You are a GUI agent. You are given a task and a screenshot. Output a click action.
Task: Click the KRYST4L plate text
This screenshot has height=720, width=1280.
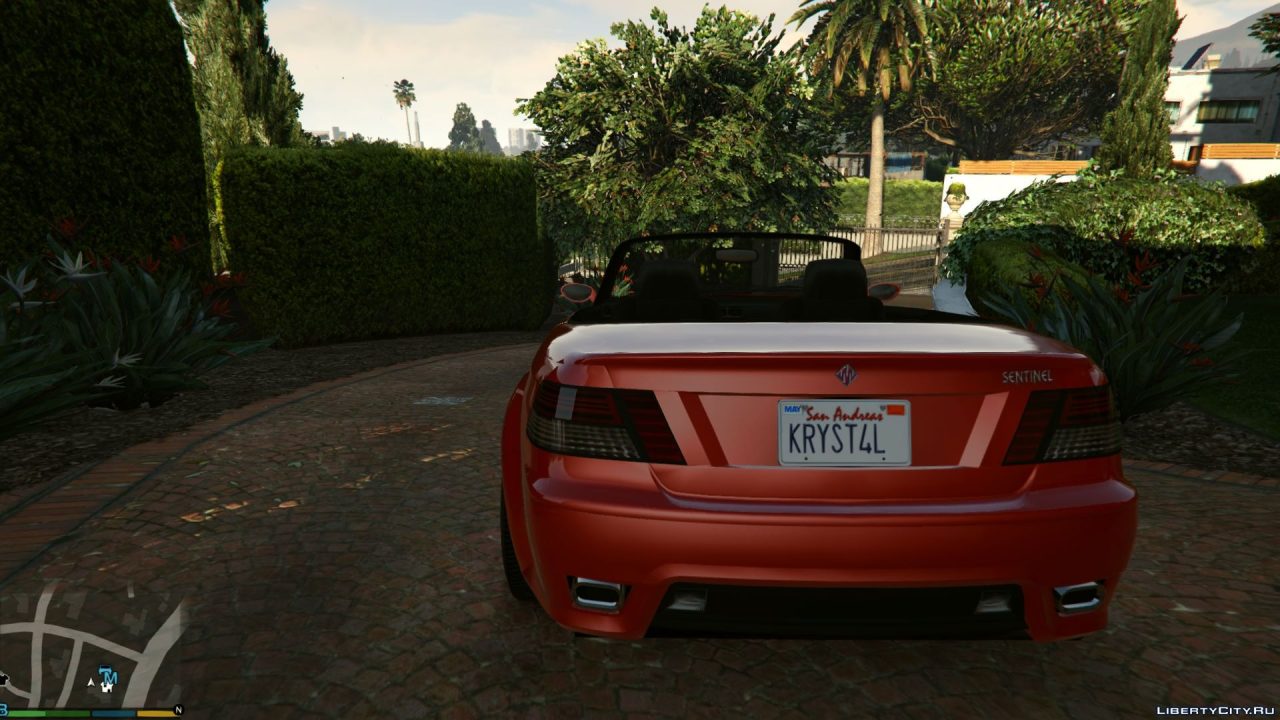pyautogui.click(x=836, y=437)
